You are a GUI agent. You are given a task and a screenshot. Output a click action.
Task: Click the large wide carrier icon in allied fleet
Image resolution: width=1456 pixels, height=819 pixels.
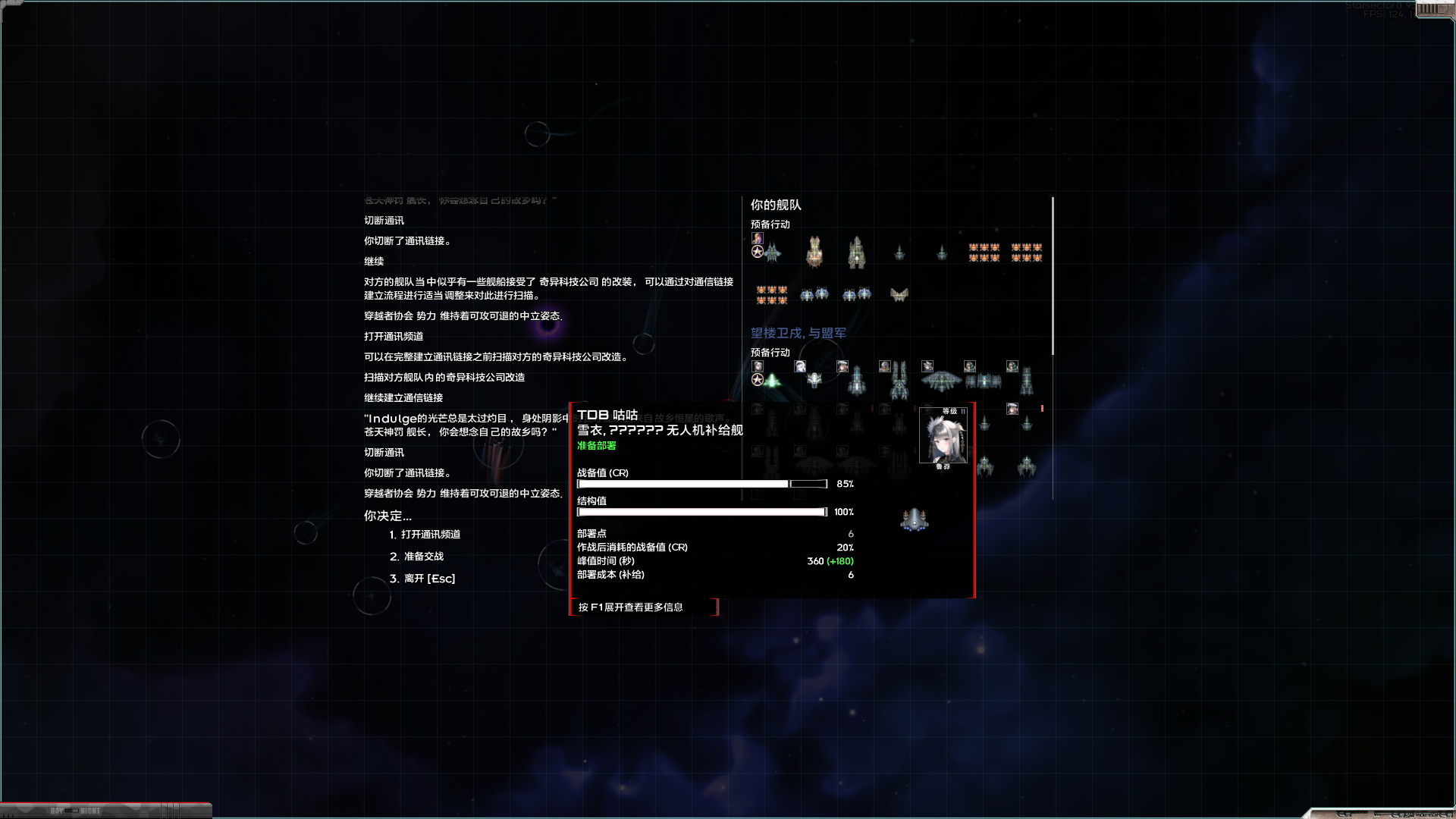[x=940, y=381]
